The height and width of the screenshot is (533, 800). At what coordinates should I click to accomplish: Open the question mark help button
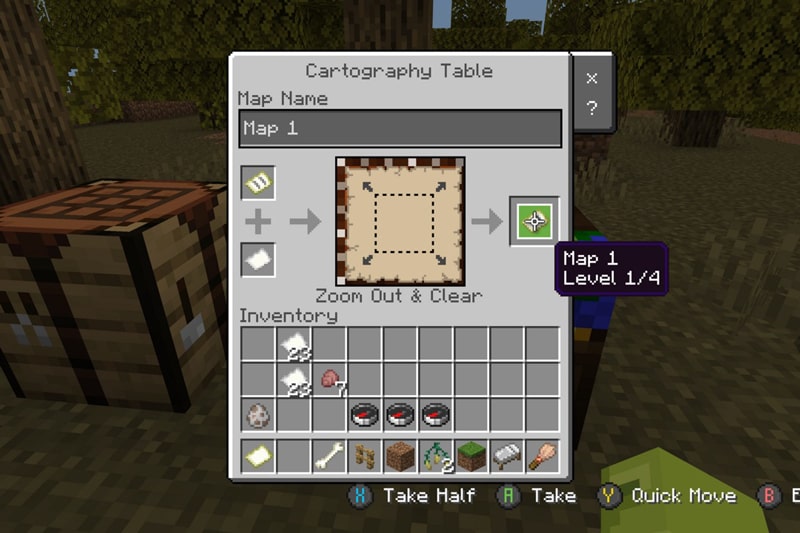tap(591, 109)
